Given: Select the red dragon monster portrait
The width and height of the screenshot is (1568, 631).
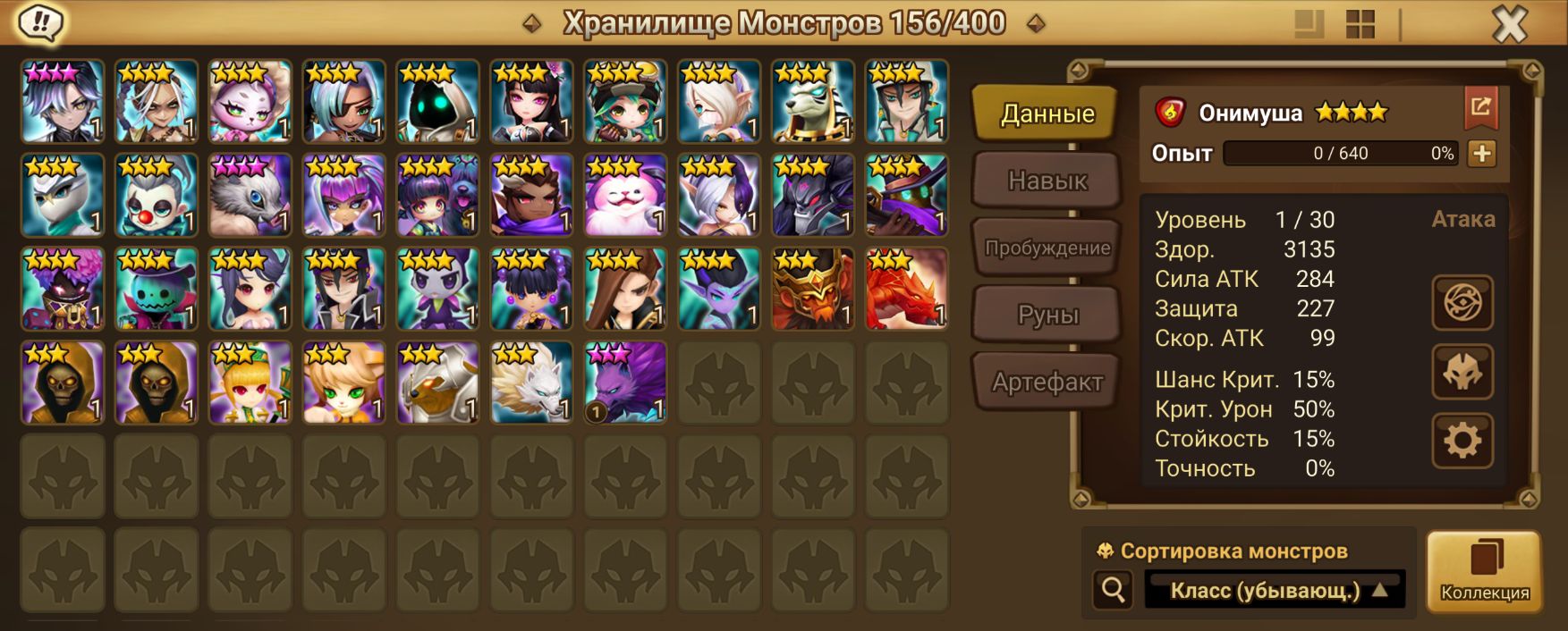Looking at the screenshot, I should click(x=907, y=289).
